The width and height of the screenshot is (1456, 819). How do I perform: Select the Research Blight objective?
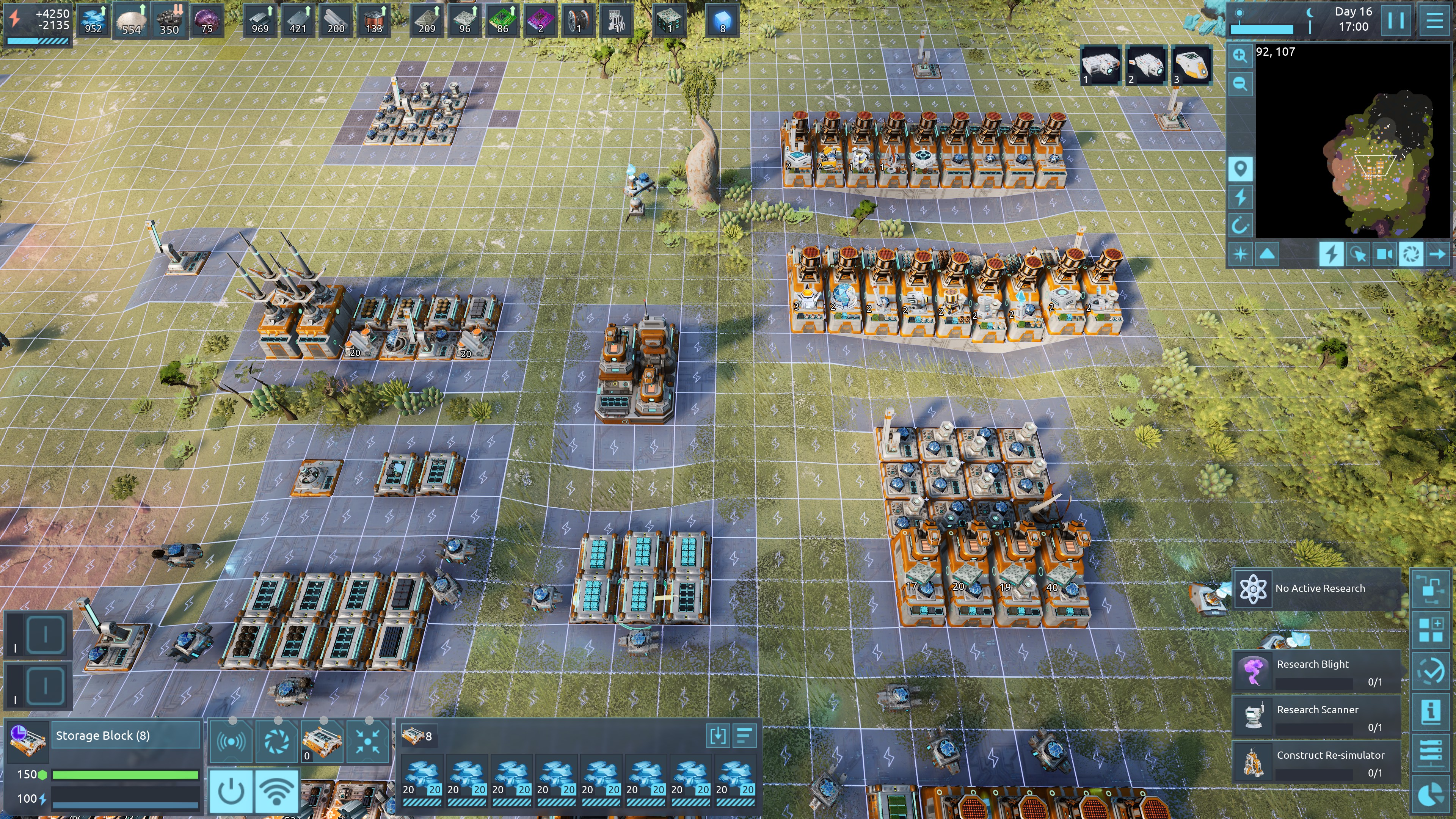click(x=1317, y=671)
